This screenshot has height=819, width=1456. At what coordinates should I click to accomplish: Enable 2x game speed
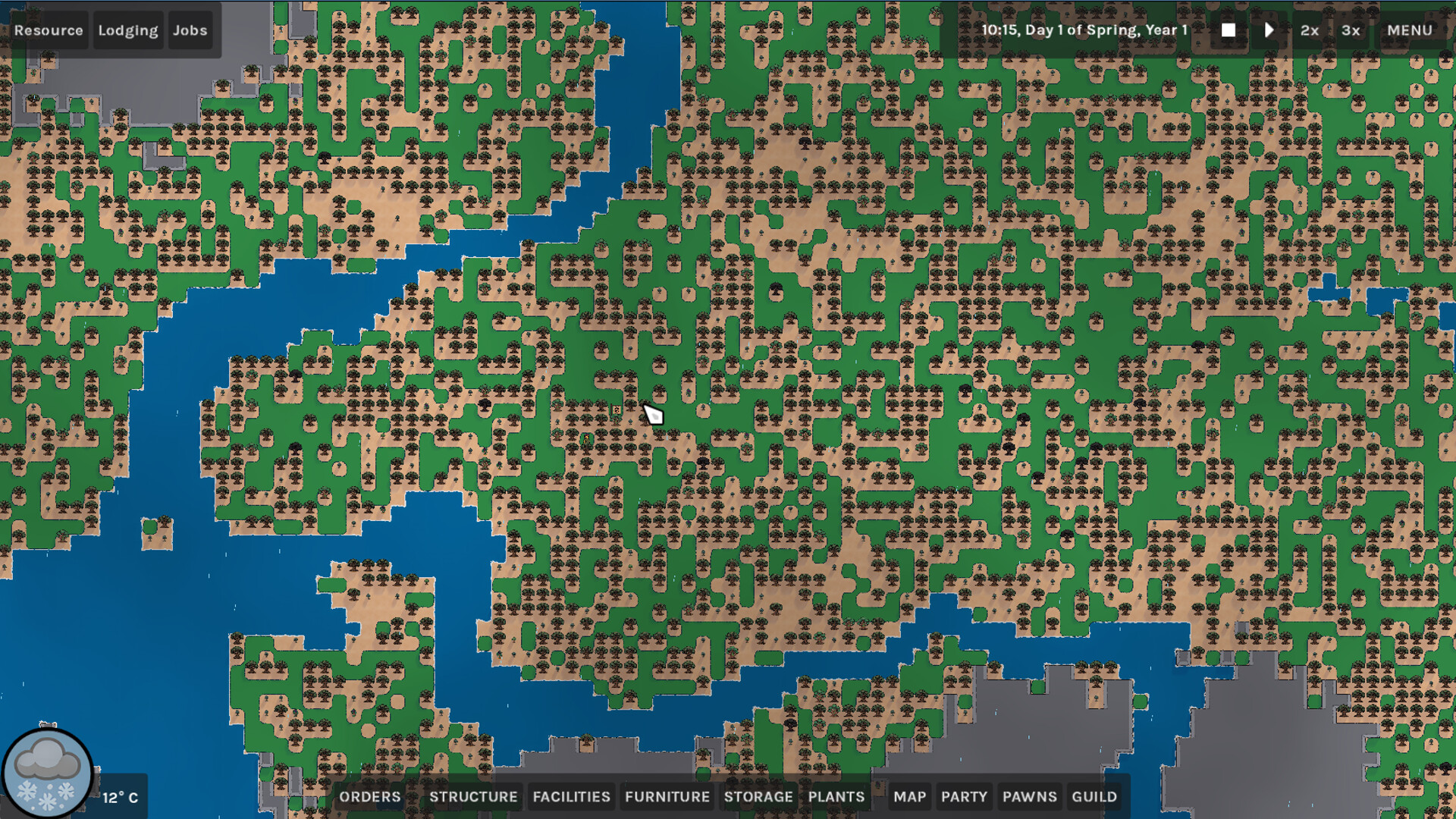(1309, 30)
